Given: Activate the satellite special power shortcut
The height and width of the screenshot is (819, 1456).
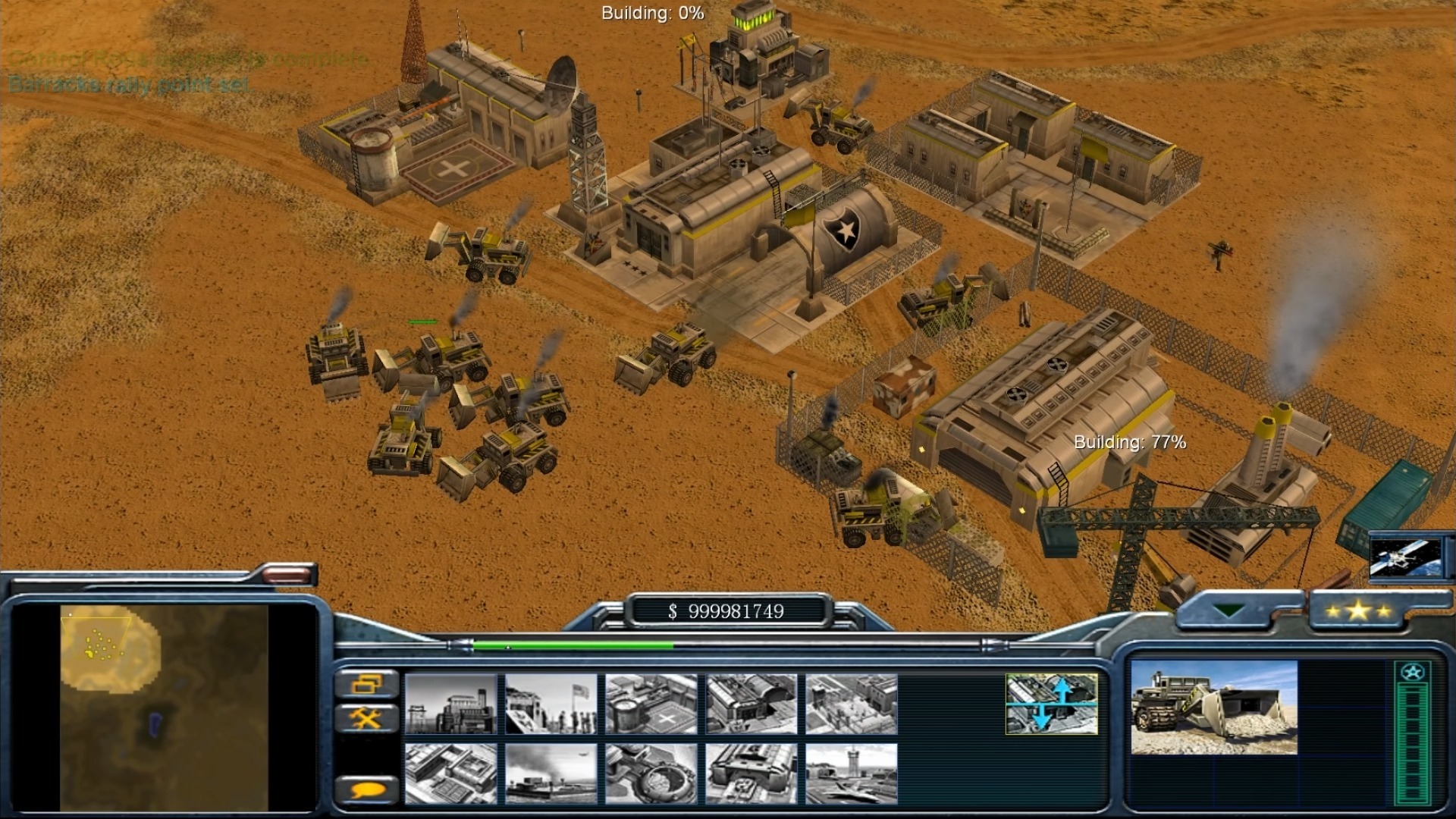Looking at the screenshot, I should [x=1405, y=557].
